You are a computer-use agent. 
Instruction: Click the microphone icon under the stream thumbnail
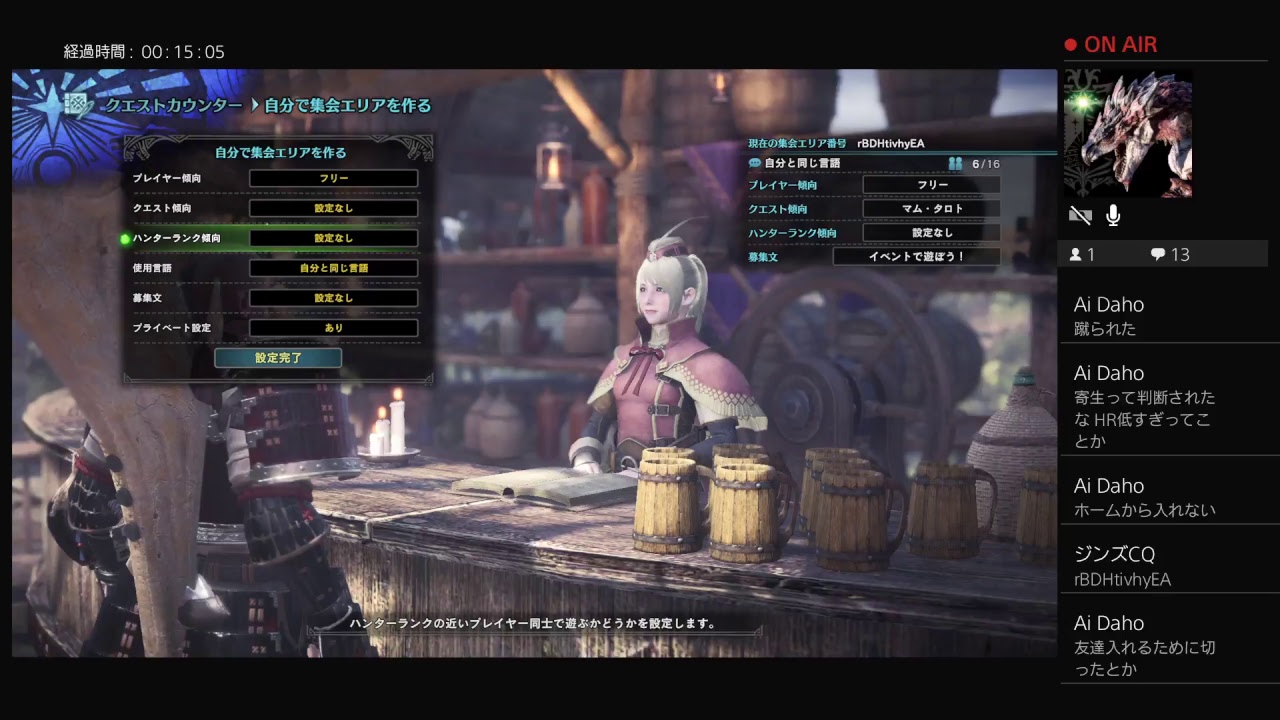[x=1113, y=215]
